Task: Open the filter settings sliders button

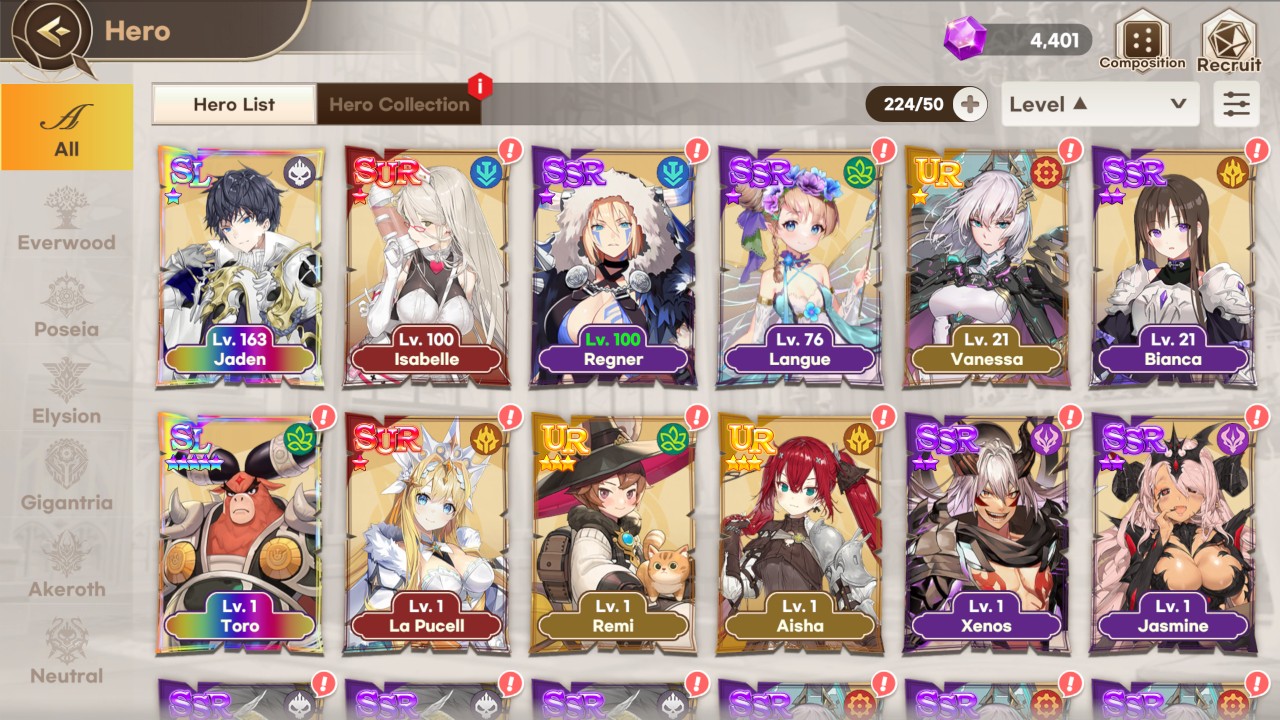Action: (x=1237, y=104)
